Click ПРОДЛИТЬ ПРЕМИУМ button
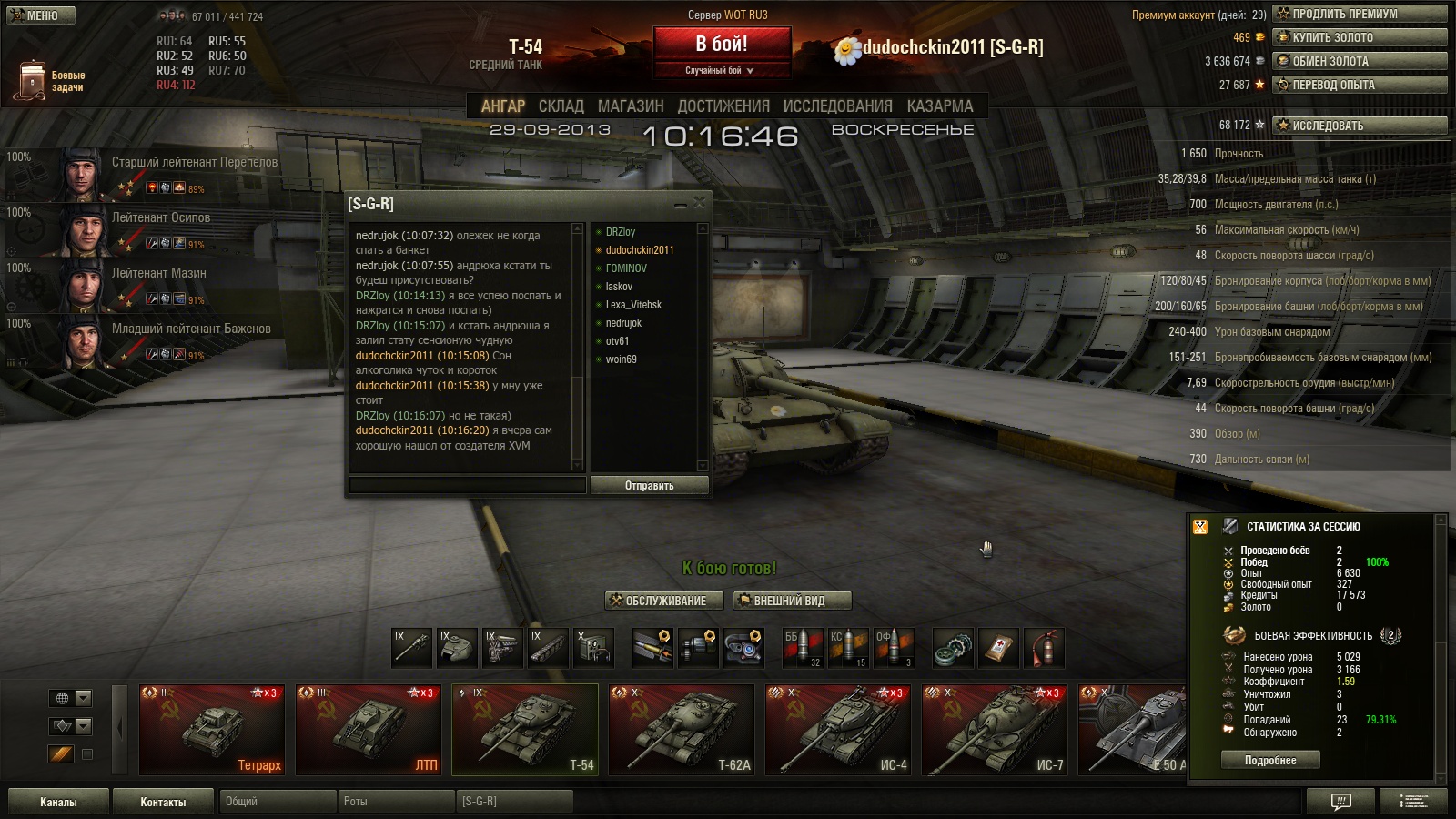Viewport: 1456px width, 819px height. [x=1360, y=14]
